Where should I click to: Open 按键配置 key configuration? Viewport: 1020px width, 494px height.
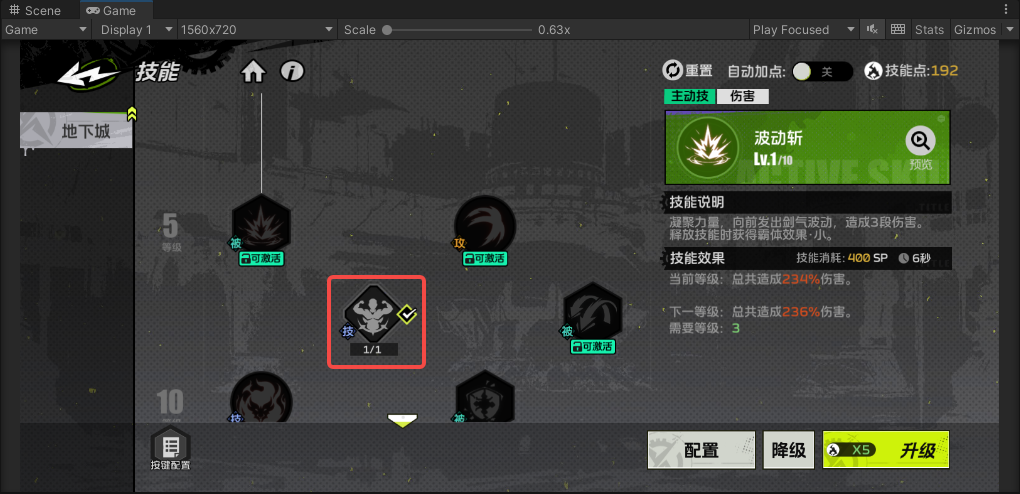click(x=170, y=449)
